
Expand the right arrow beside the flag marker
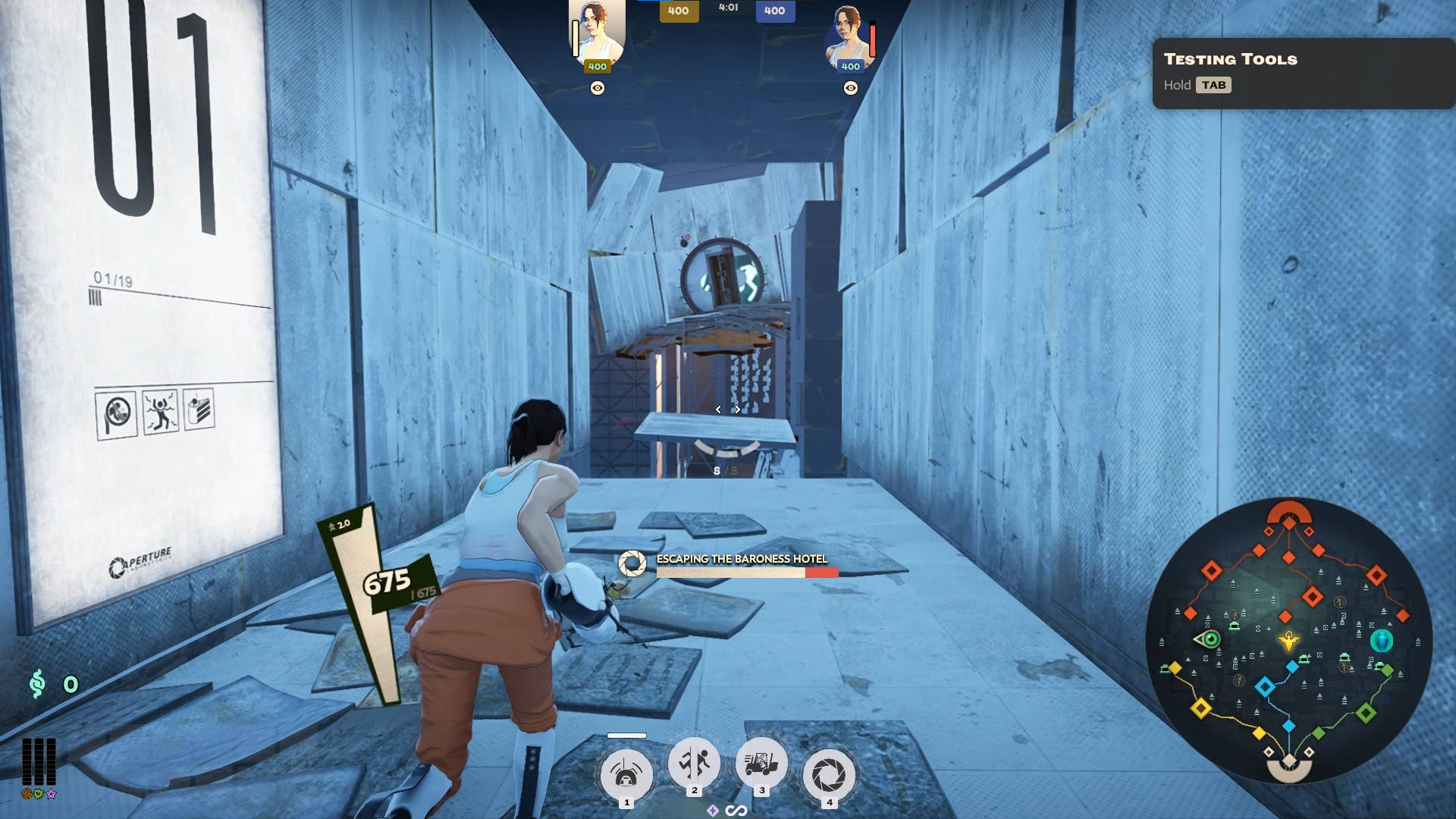click(x=736, y=409)
